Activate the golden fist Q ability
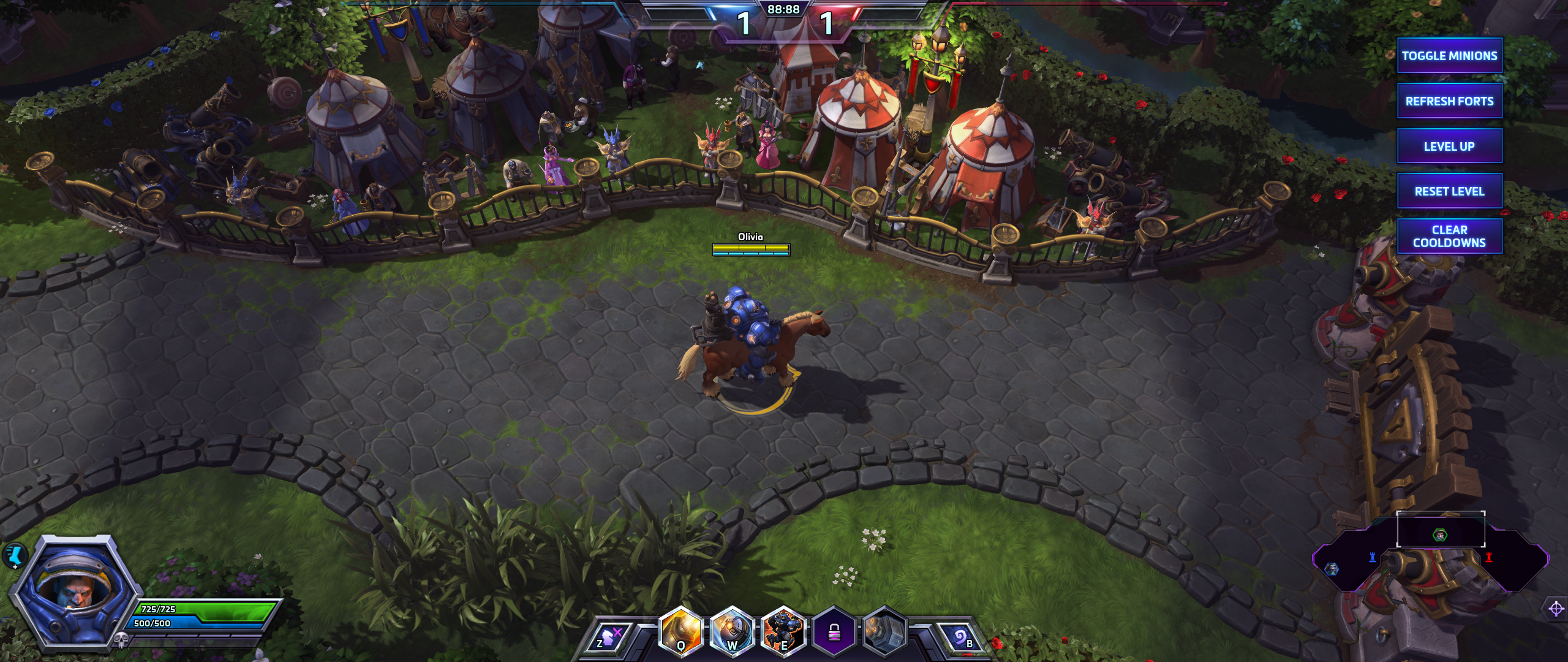The image size is (1568, 662). click(680, 631)
